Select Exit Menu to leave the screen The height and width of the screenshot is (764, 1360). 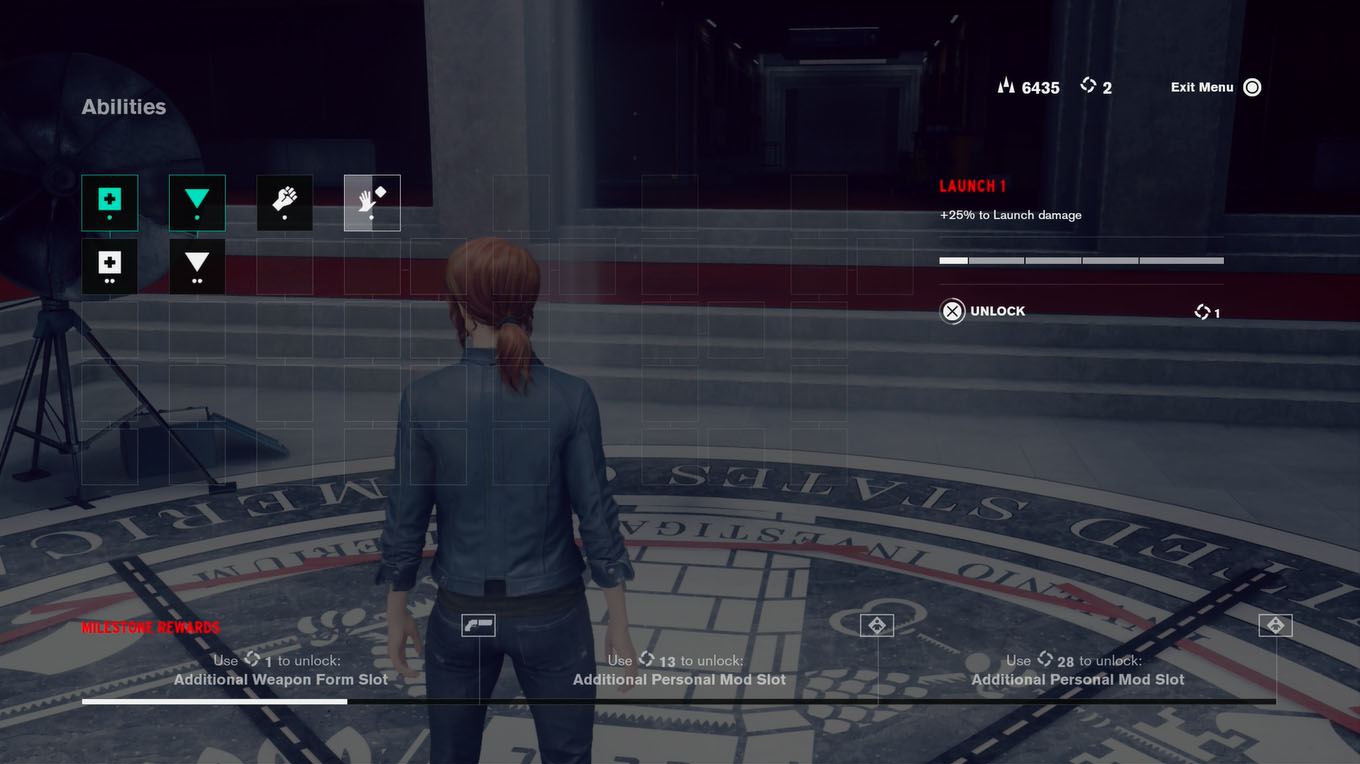[x=1201, y=87]
